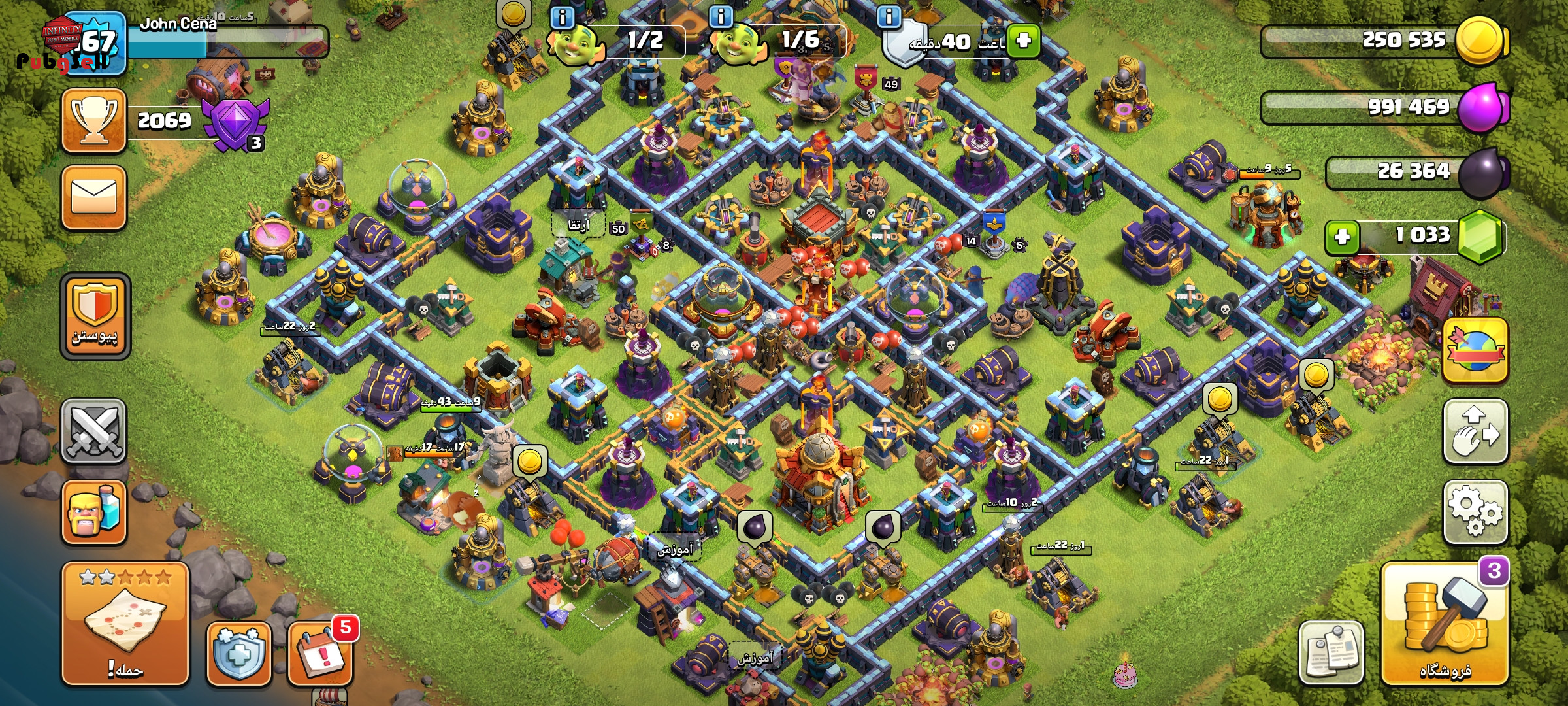The width and height of the screenshot is (1568, 706).
Task: Open the trophy league button
Action: 93,121
